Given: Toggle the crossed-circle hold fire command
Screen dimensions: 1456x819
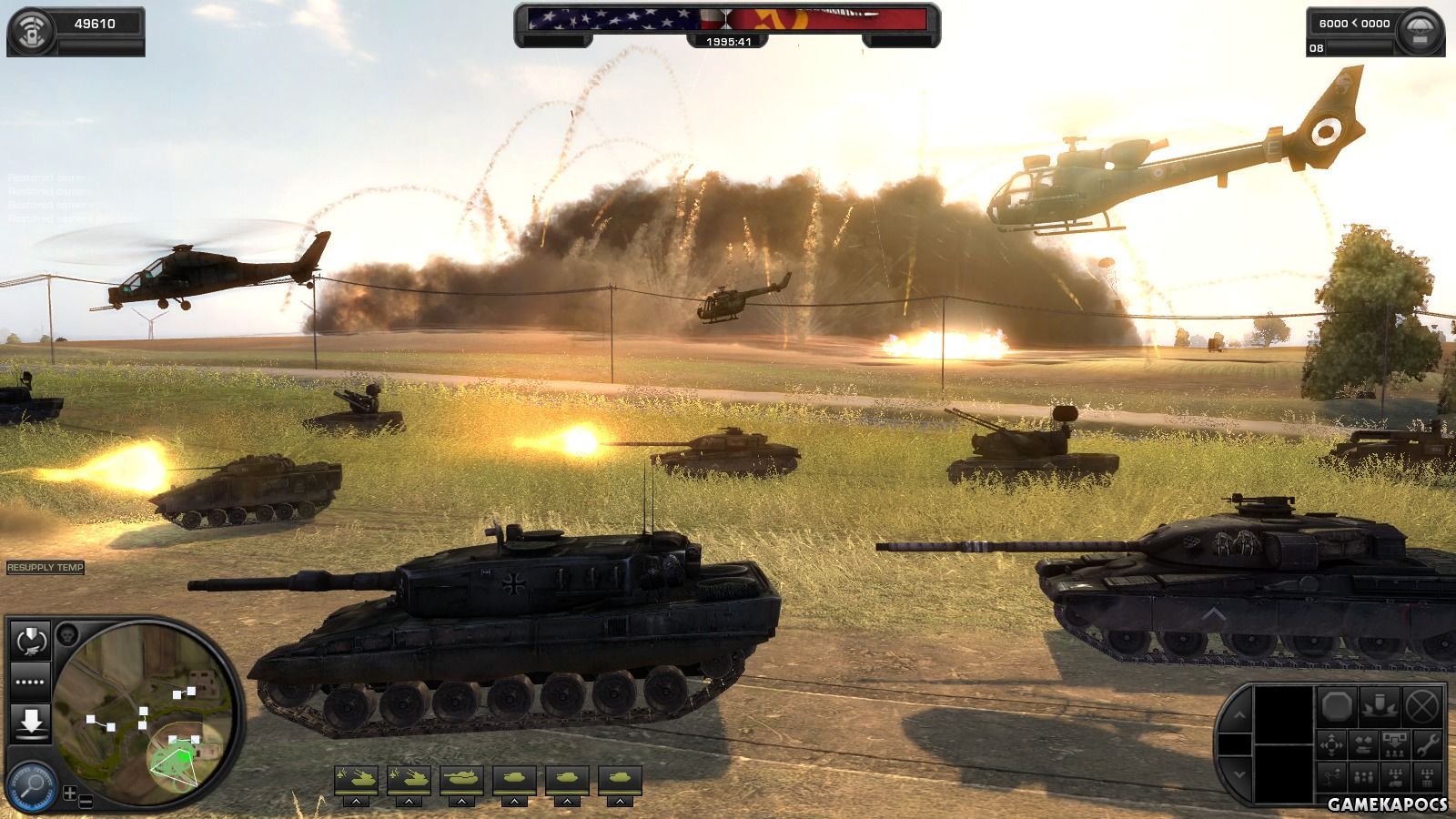Looking at the screenshot, I should click(x=1422, y=705).
